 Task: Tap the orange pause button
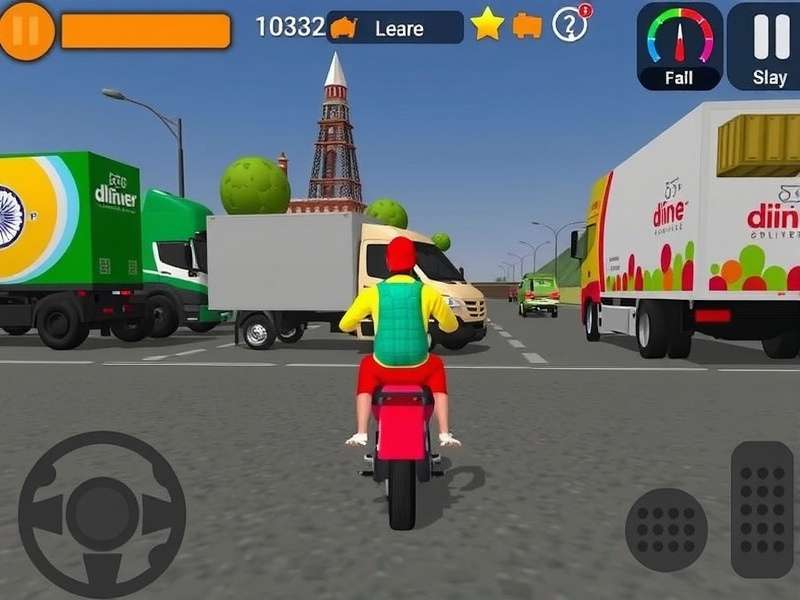(26, 30)
